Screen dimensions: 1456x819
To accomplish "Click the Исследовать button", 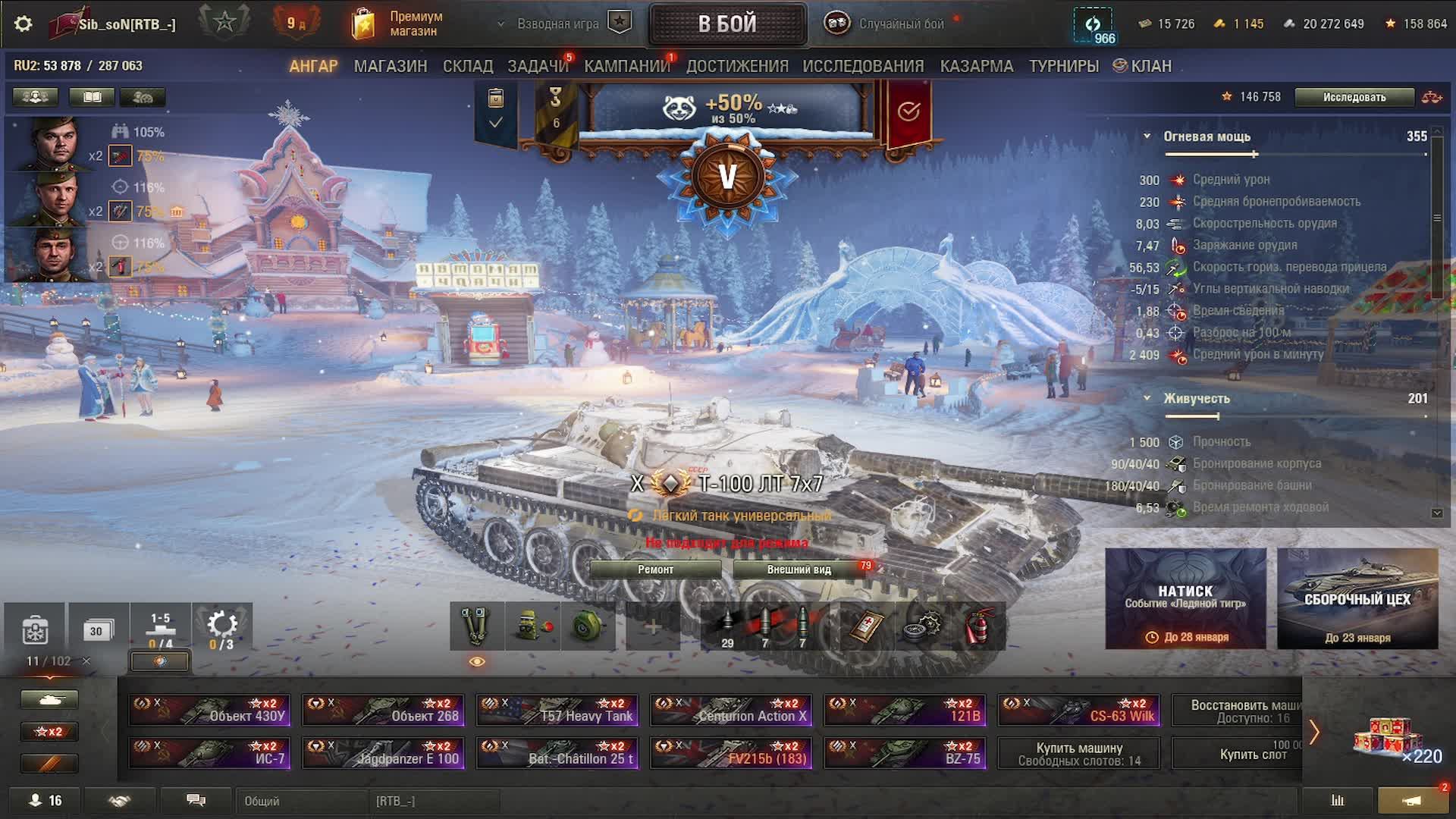I will point(1354,97).
